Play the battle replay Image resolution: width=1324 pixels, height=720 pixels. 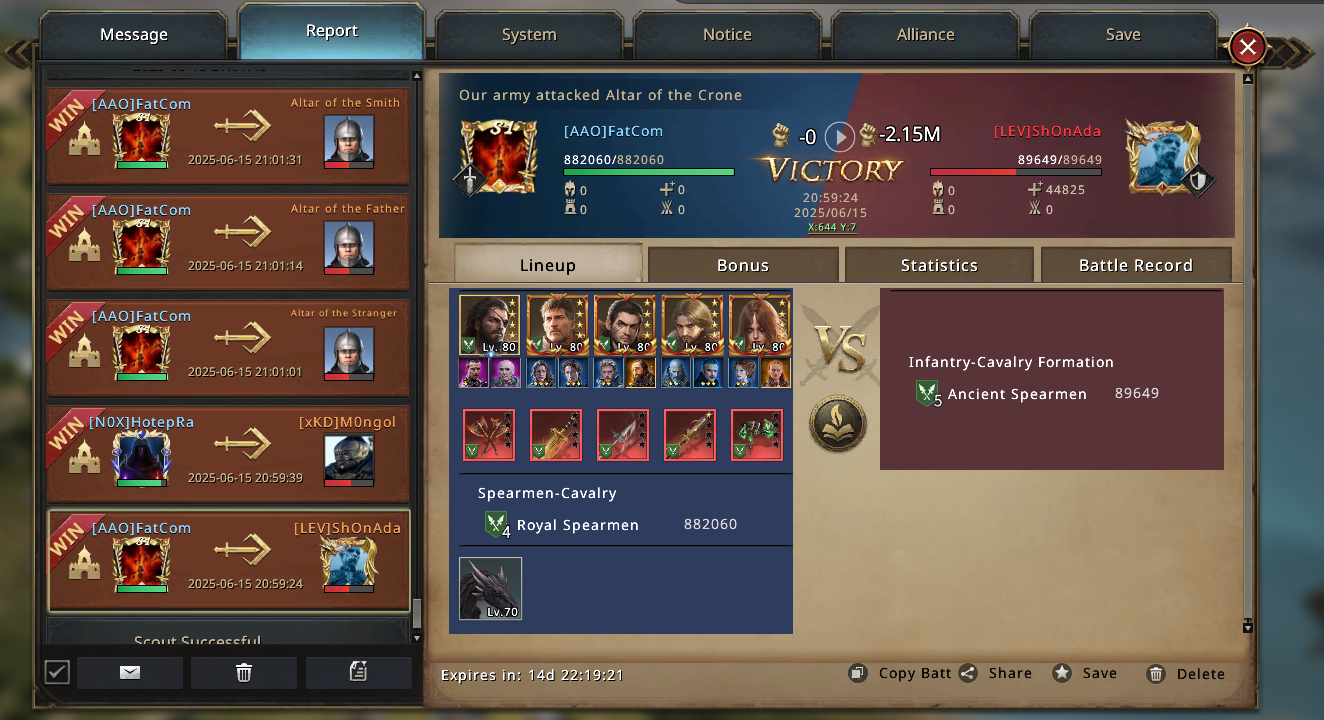click(x=839, y=136)
